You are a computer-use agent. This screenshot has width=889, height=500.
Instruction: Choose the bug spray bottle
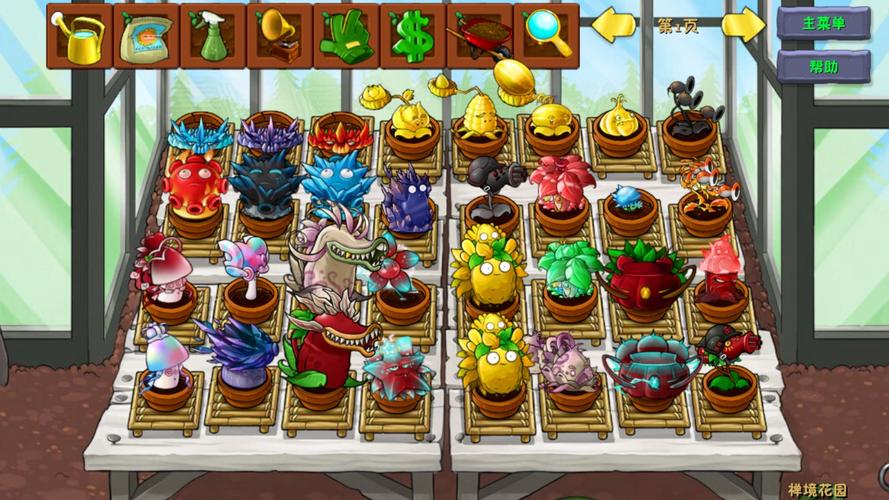click(213, 35)
